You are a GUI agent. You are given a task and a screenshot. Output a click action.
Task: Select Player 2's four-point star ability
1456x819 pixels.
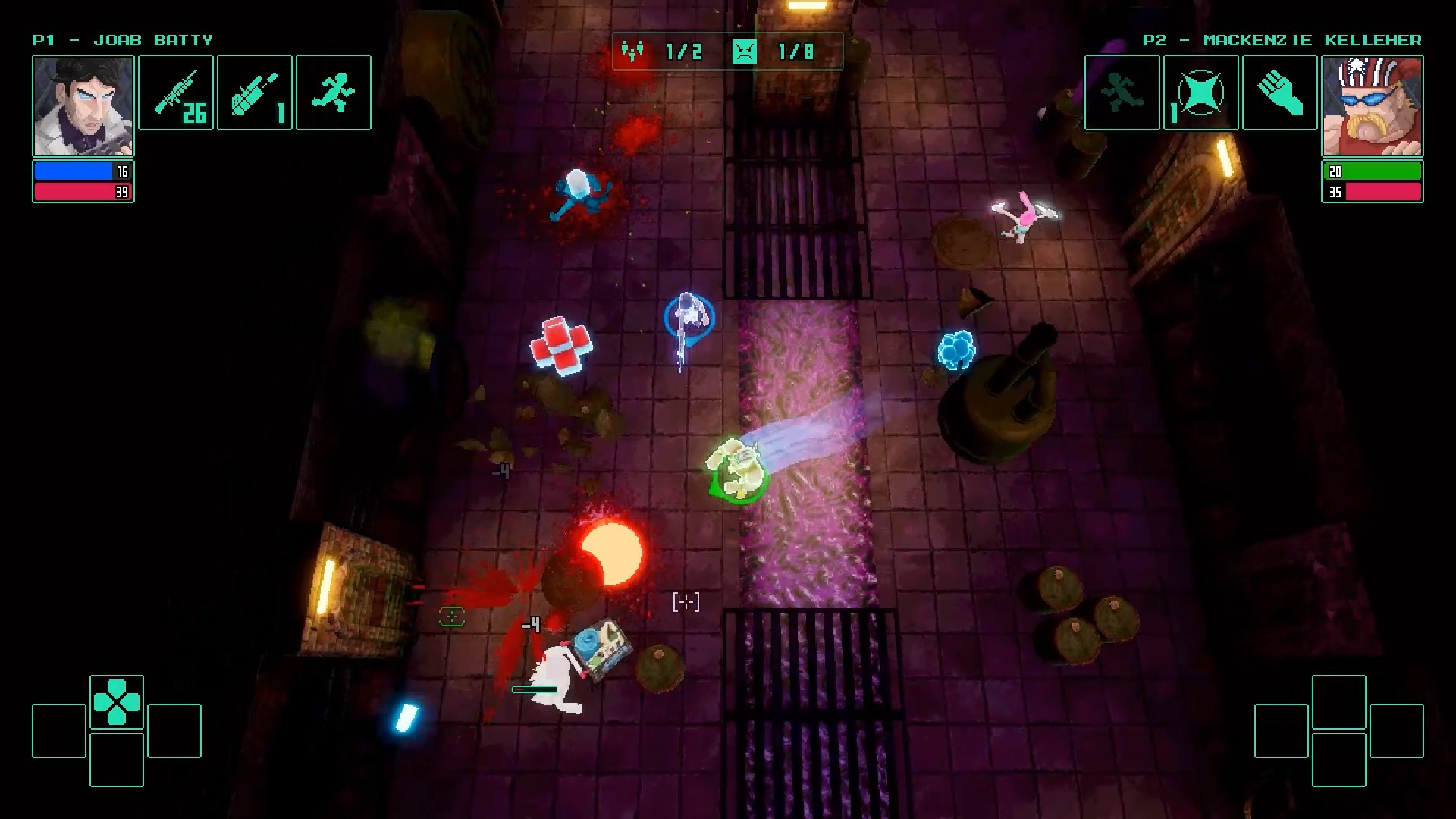click(x=1200, y=93)
